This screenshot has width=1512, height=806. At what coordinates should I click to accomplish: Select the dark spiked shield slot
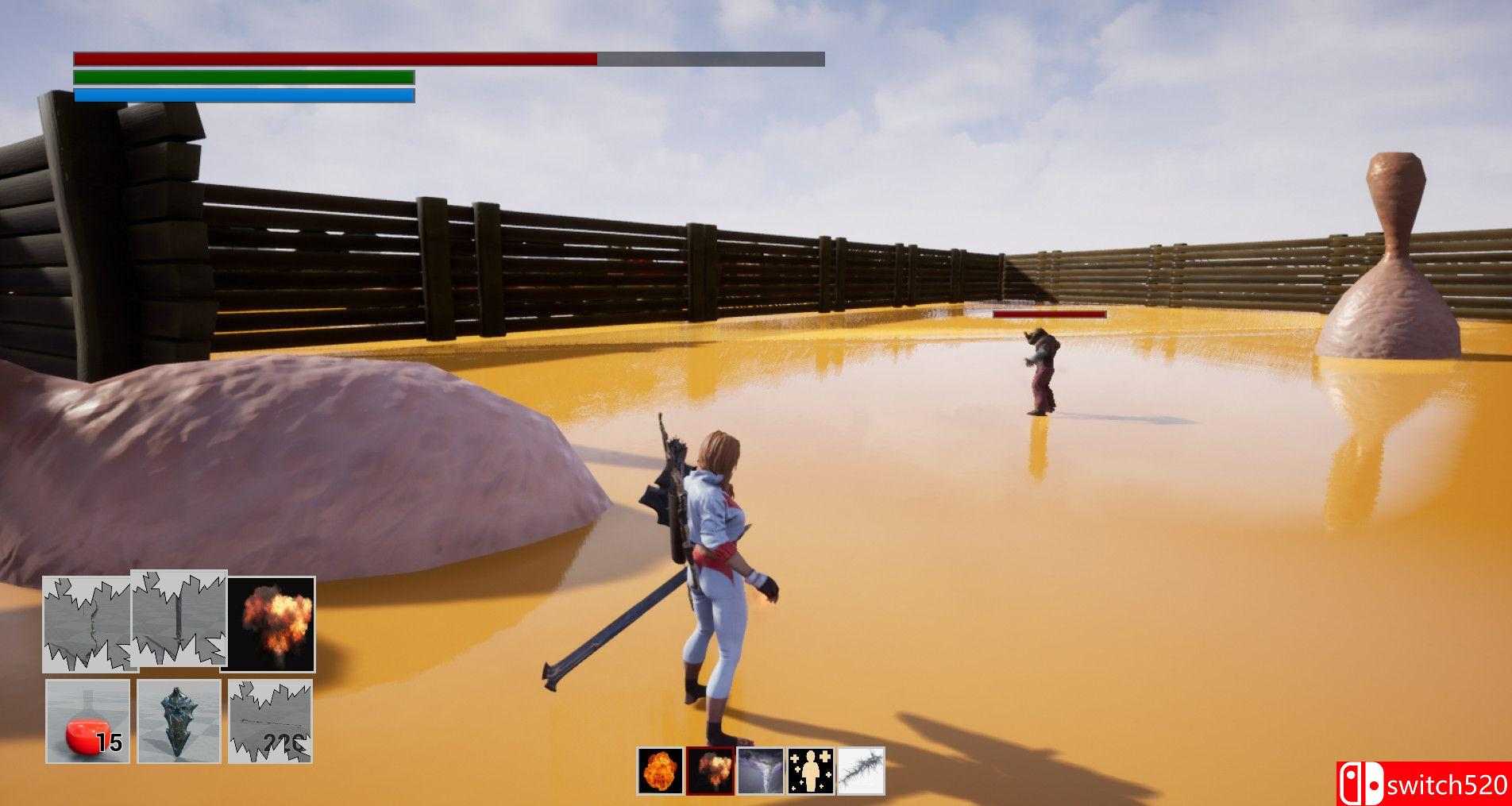(x=179, y=721)
